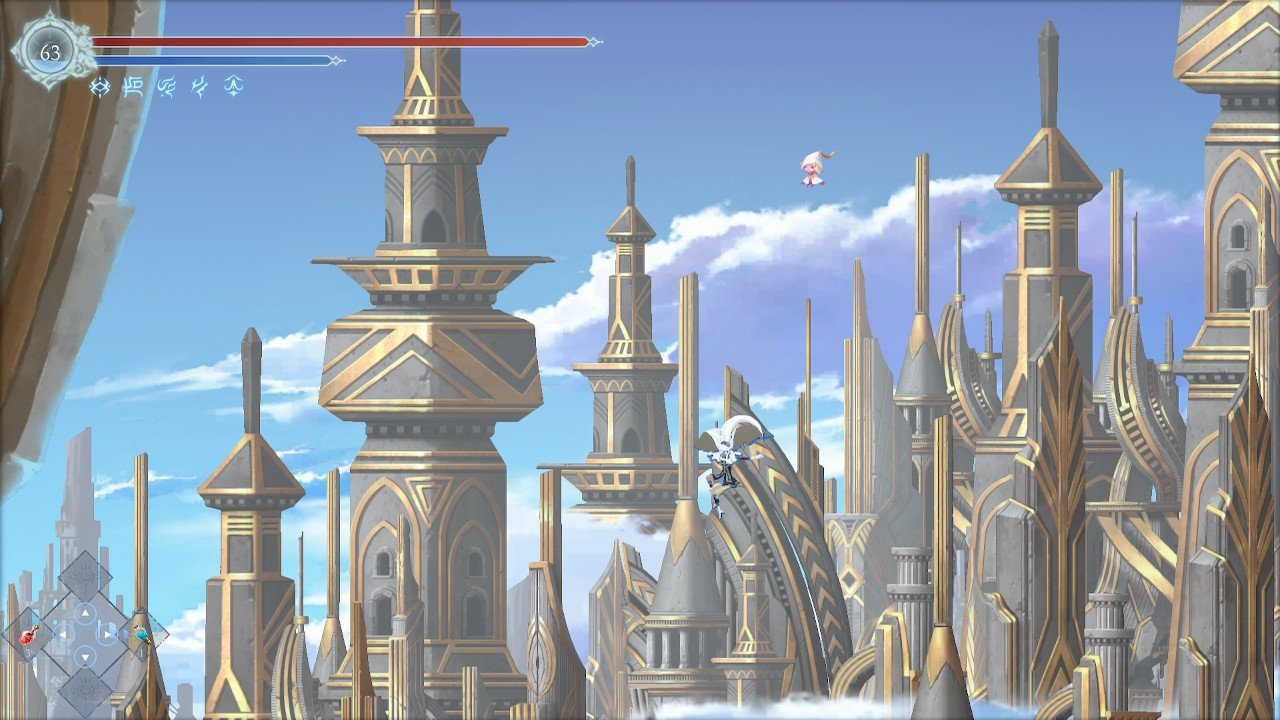The height and width of the screenshot is (720, 1280).
Task: Click the upward spade-shaped rune icon
Action: (234, 87)
